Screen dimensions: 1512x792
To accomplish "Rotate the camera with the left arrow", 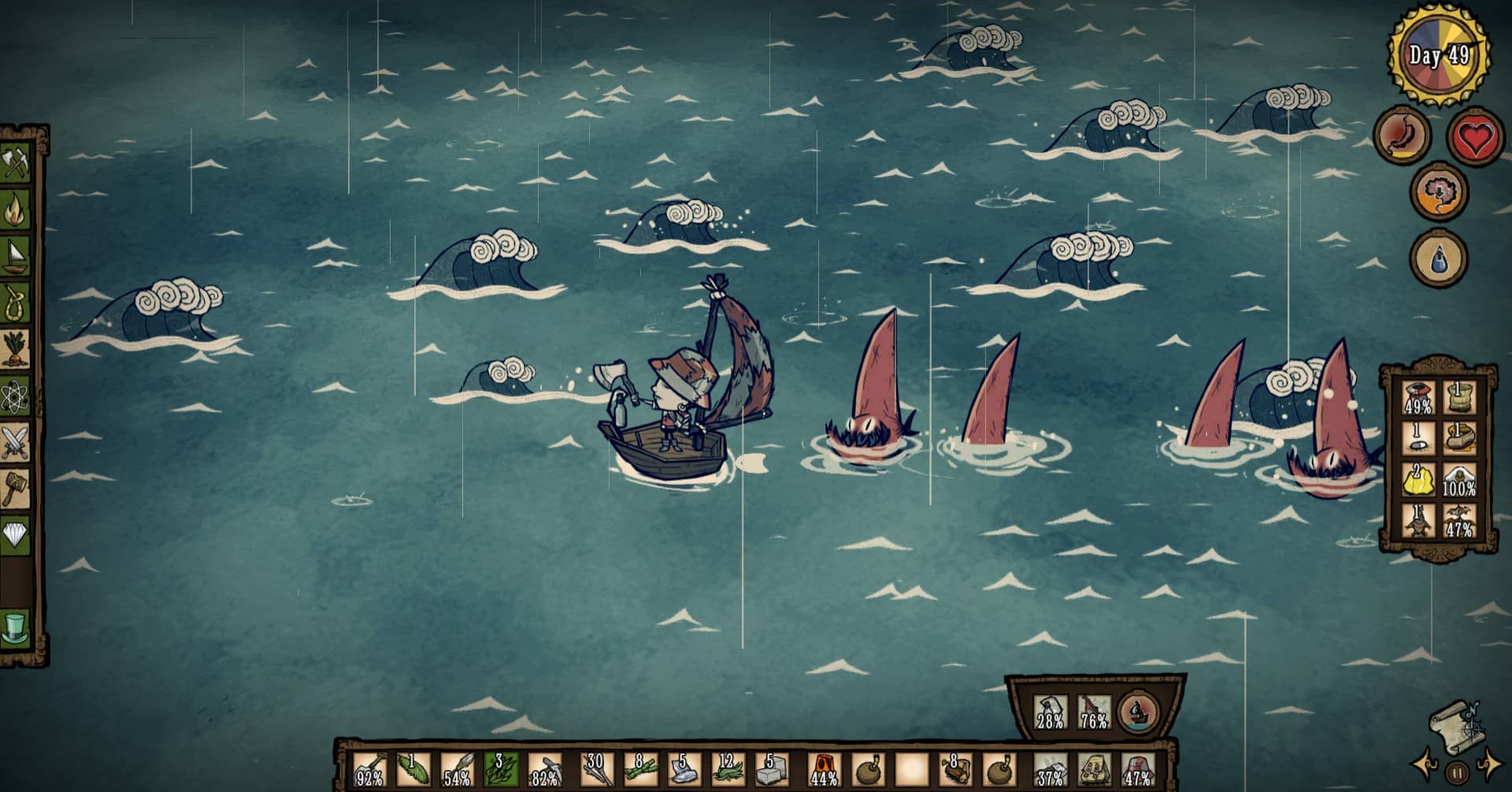I will [1425, 765].
